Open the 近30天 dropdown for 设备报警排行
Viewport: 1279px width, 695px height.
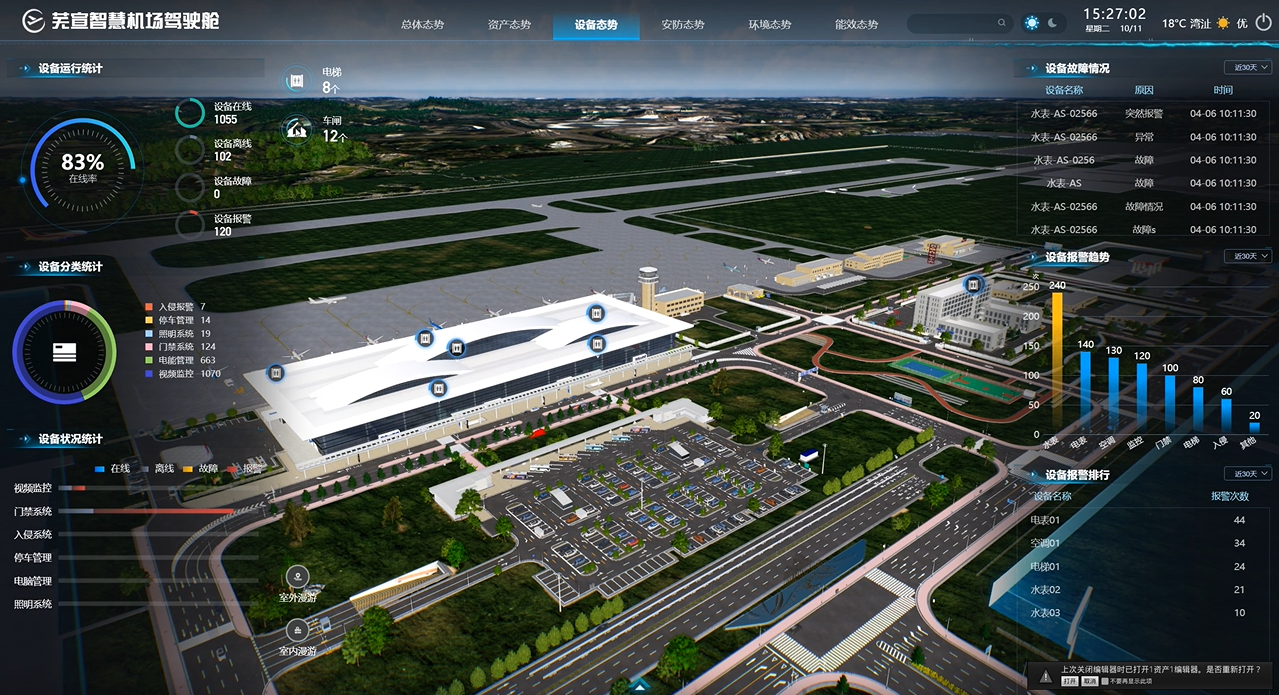tap(1247, 474)
